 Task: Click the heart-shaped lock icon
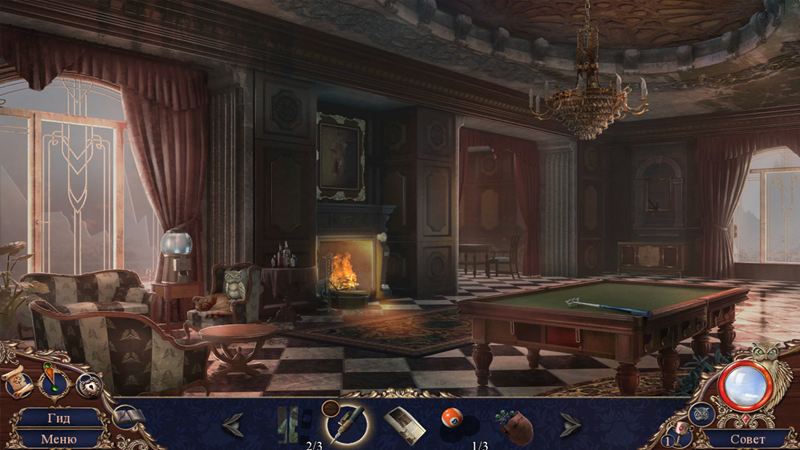click(88, 385)
